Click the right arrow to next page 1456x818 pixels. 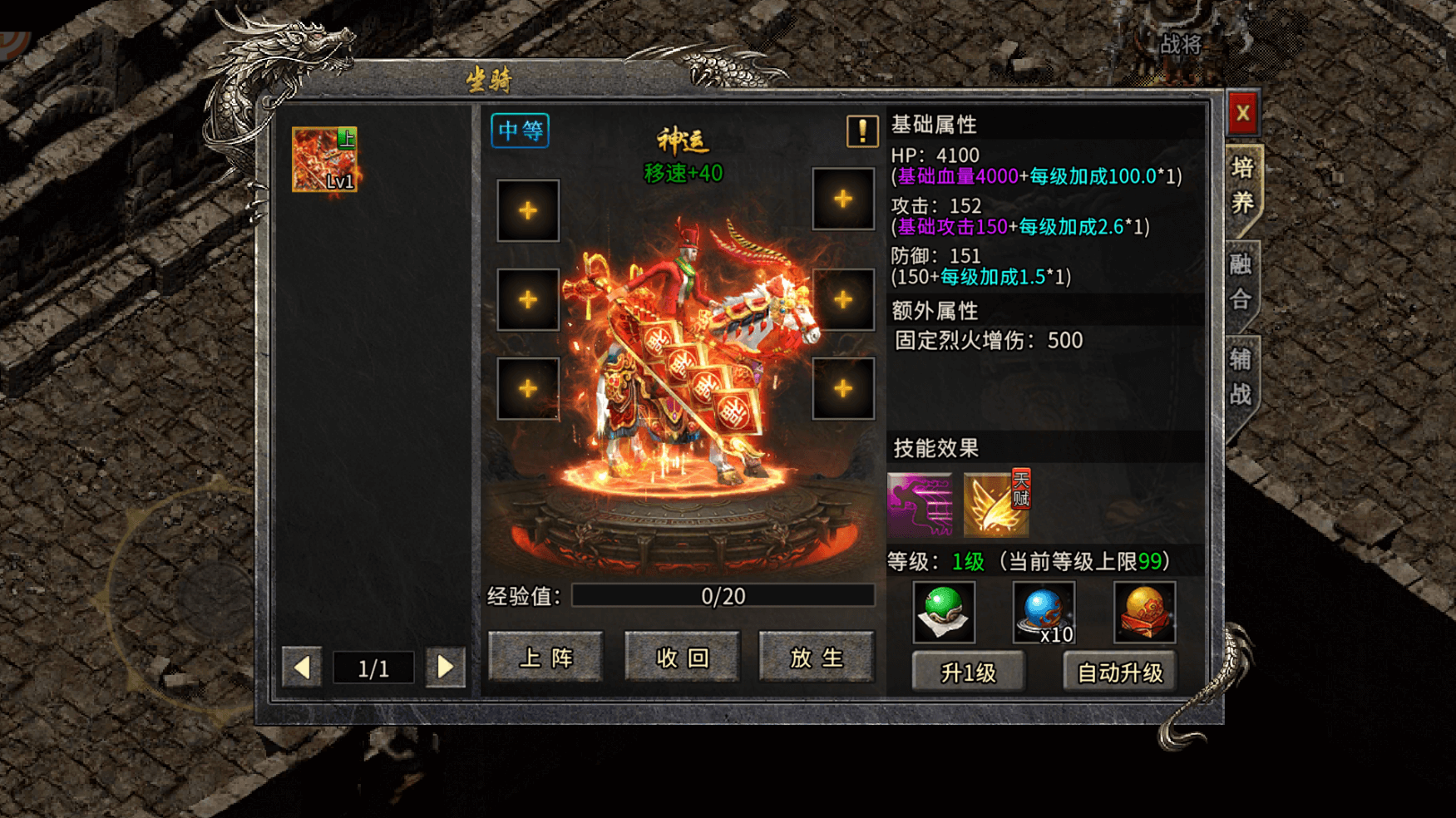click(445, 668)
